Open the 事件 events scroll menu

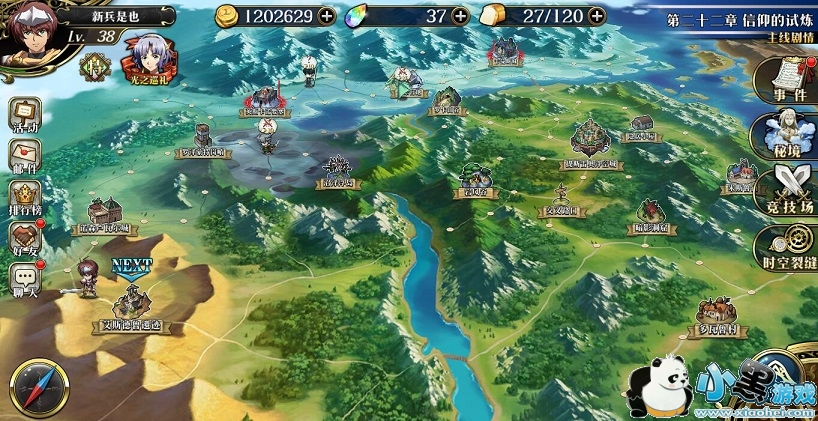pos(789,80)
